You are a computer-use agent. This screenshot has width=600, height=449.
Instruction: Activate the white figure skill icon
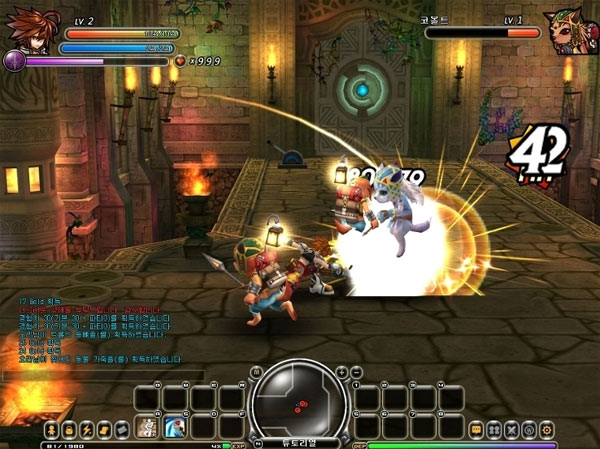tap(147, 427)
